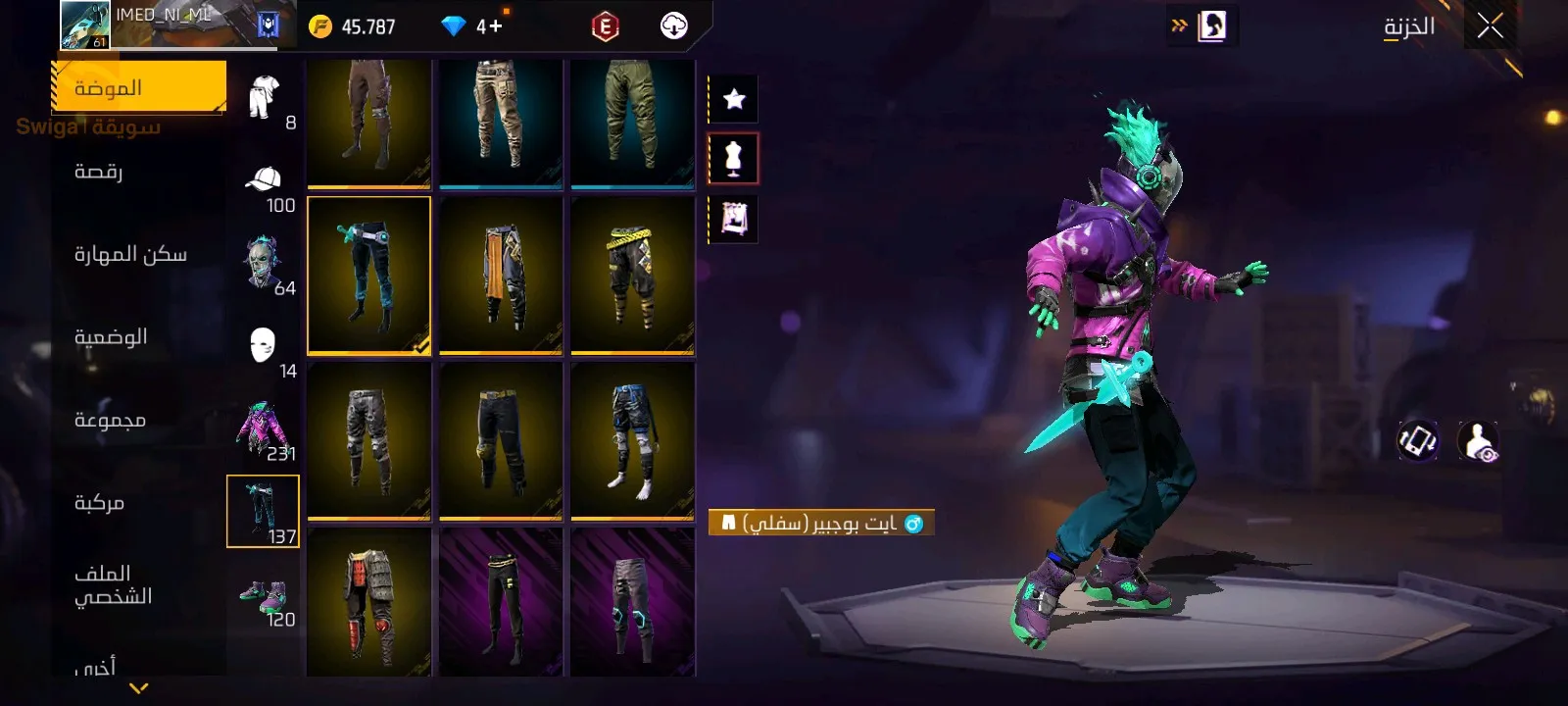The image size is (1568, 706).
Task: Select the olive green cargo pants
Action: 632,124
